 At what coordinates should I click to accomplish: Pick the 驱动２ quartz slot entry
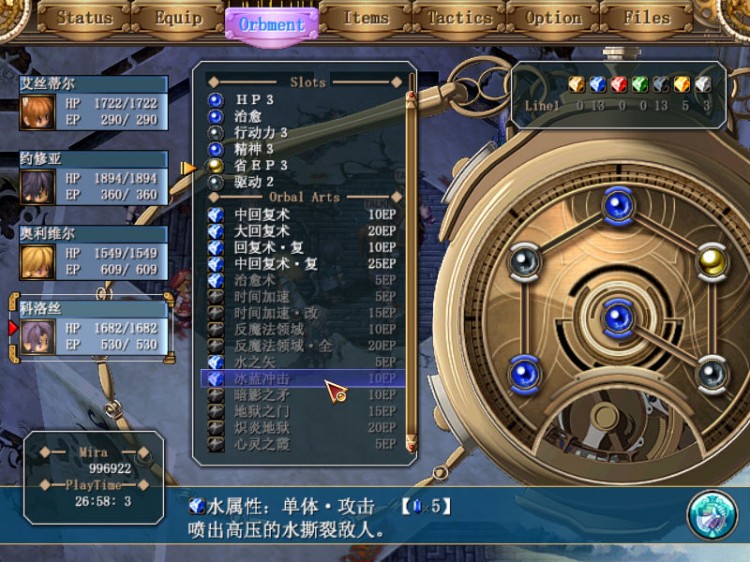click(255, 182)
